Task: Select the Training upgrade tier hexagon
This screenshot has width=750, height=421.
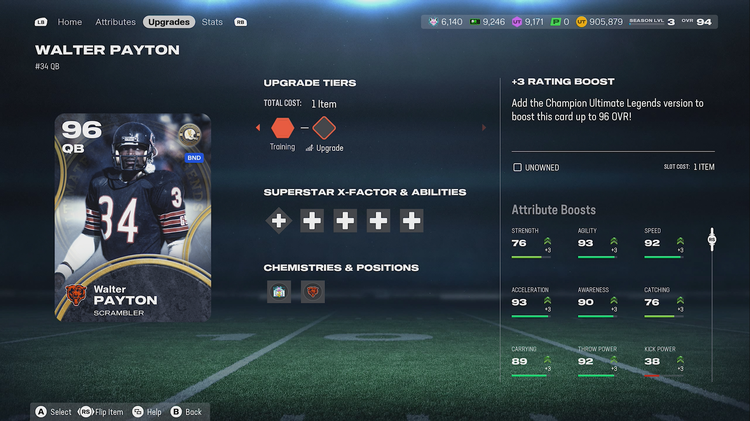Action: pos(282,128)
